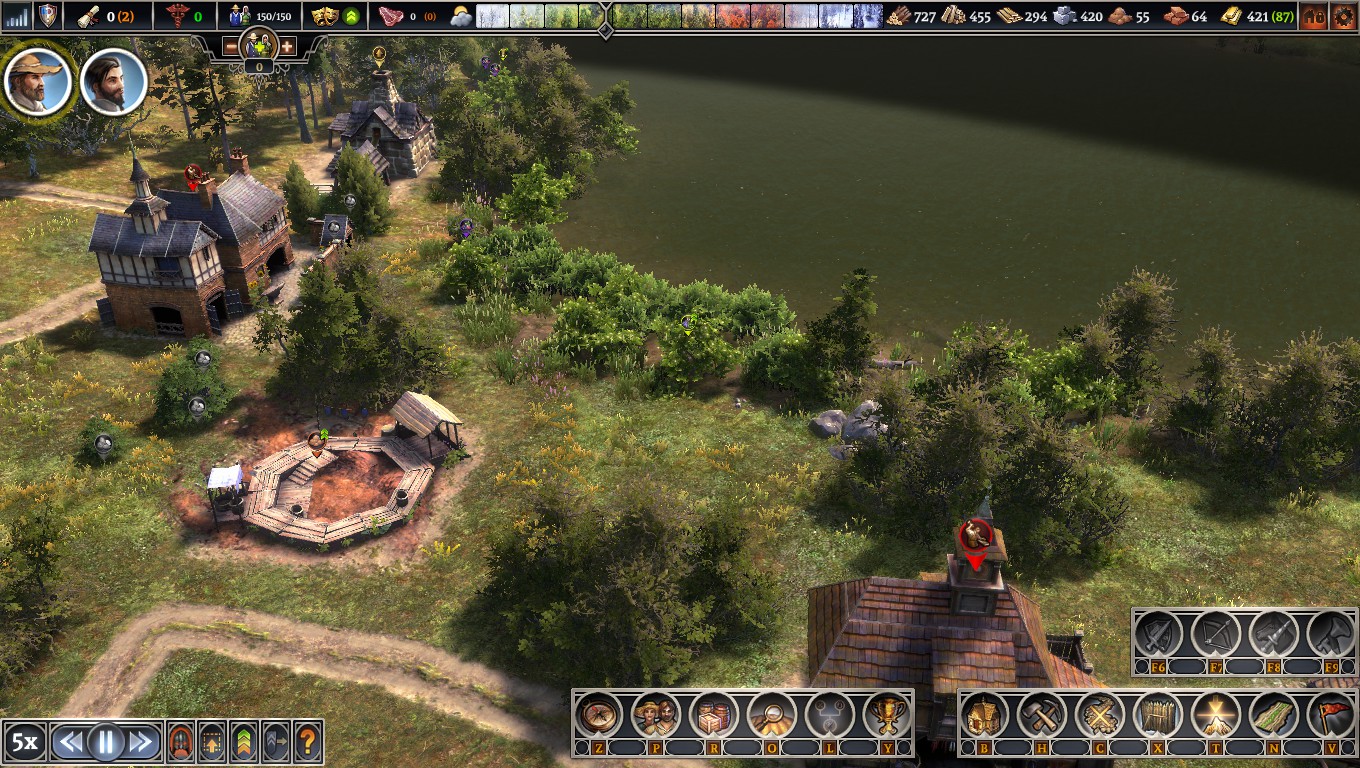This screenshot has height=768, width=1360.
Task: Speed up game with fast-forward arrows
Action: [141, 742]
